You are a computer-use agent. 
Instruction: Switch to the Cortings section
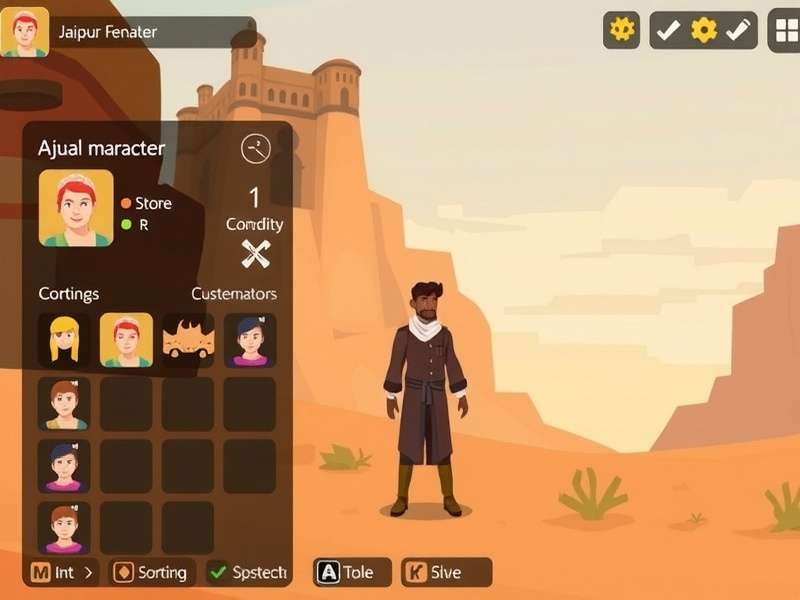[x=69, y=294]
